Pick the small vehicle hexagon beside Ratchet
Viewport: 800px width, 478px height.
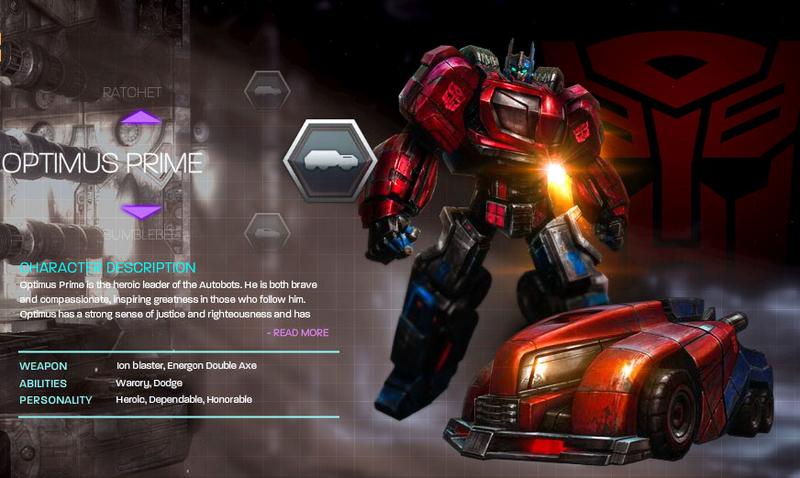coord(267,91)
